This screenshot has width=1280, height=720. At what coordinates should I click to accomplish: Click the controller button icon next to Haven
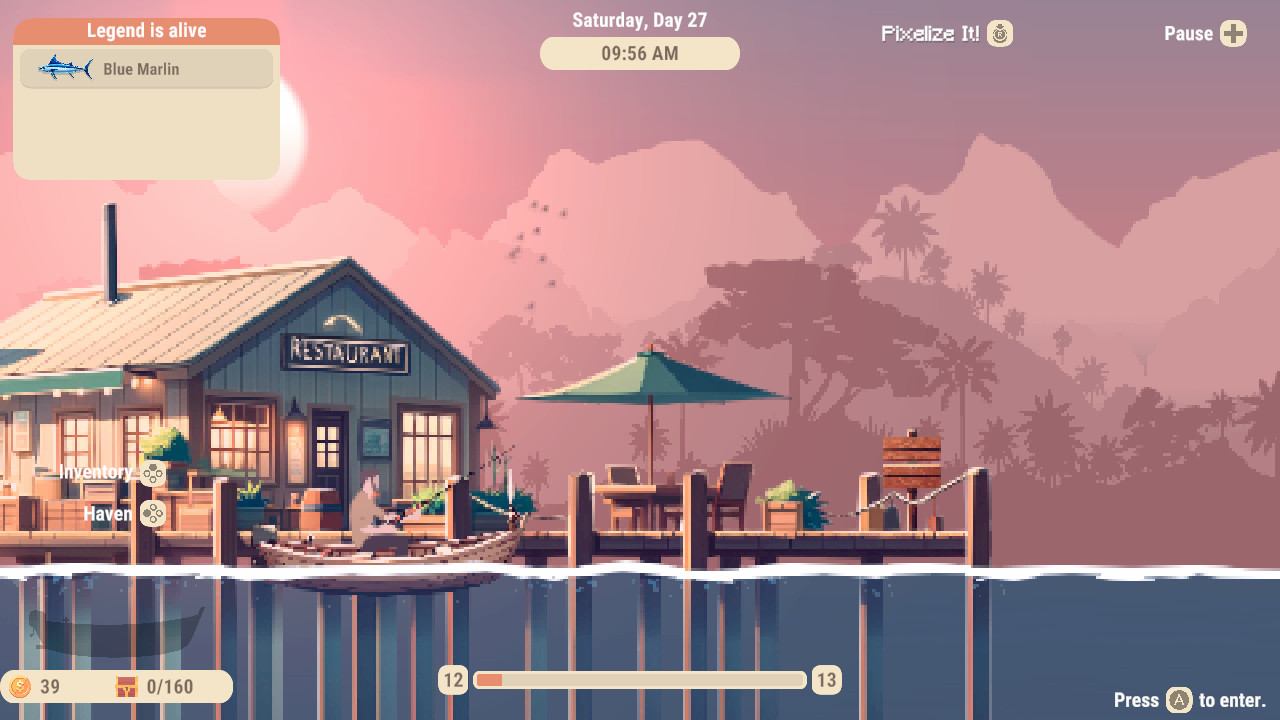pyautogui.click(x=152, y=514)
